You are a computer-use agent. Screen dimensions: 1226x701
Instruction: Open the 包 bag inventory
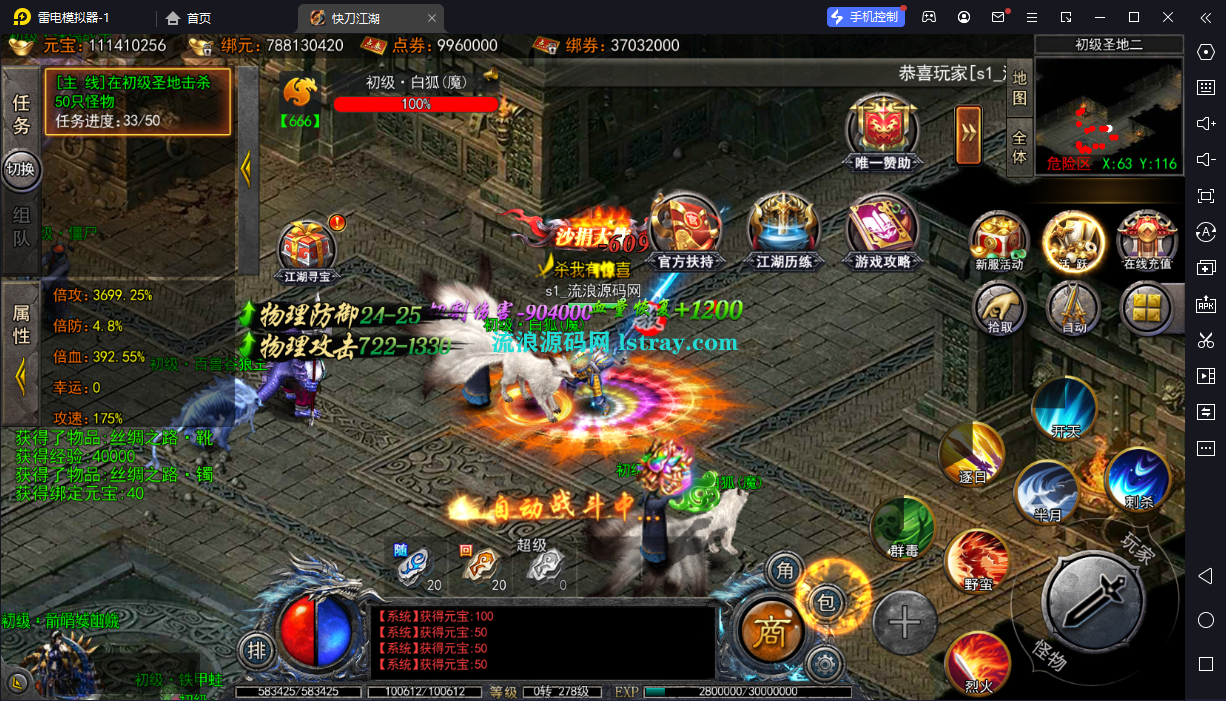[826, 601]
